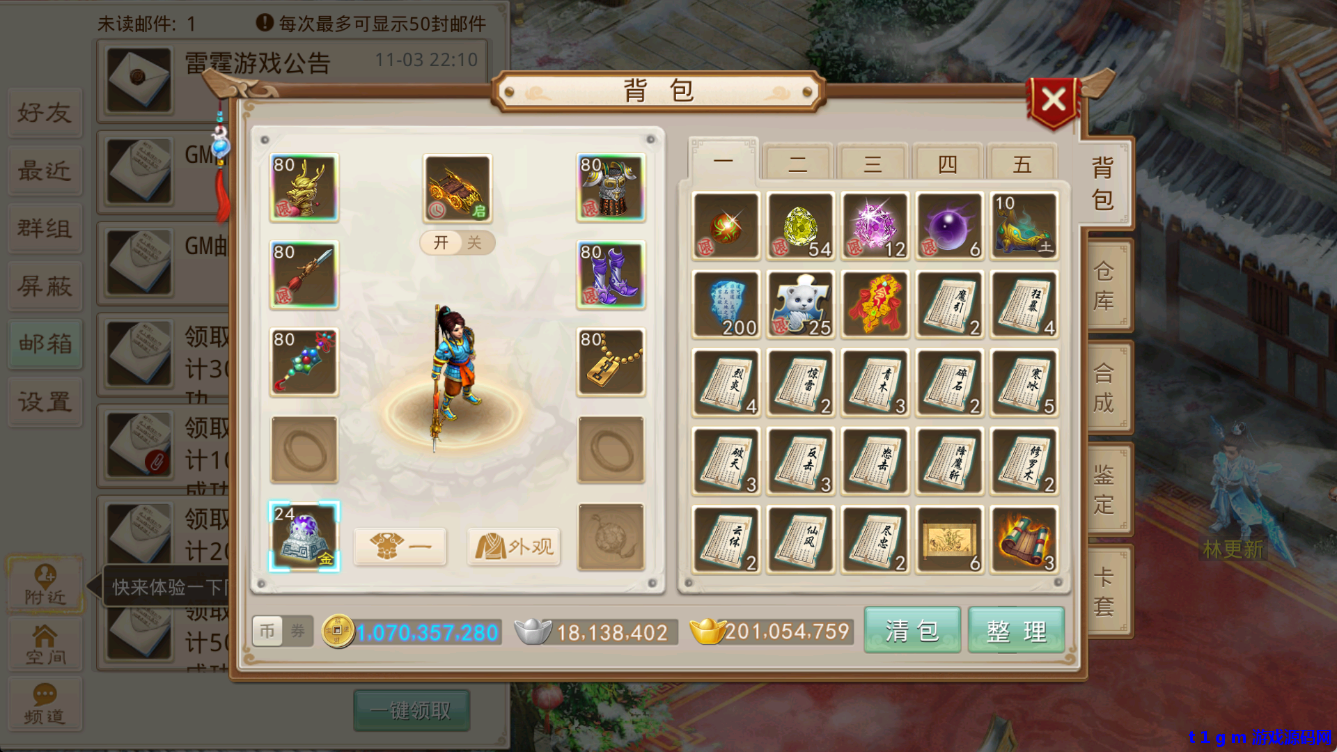Click the golden carriage mount icon above the character
1337x752 pixels.
coord(456,188)
